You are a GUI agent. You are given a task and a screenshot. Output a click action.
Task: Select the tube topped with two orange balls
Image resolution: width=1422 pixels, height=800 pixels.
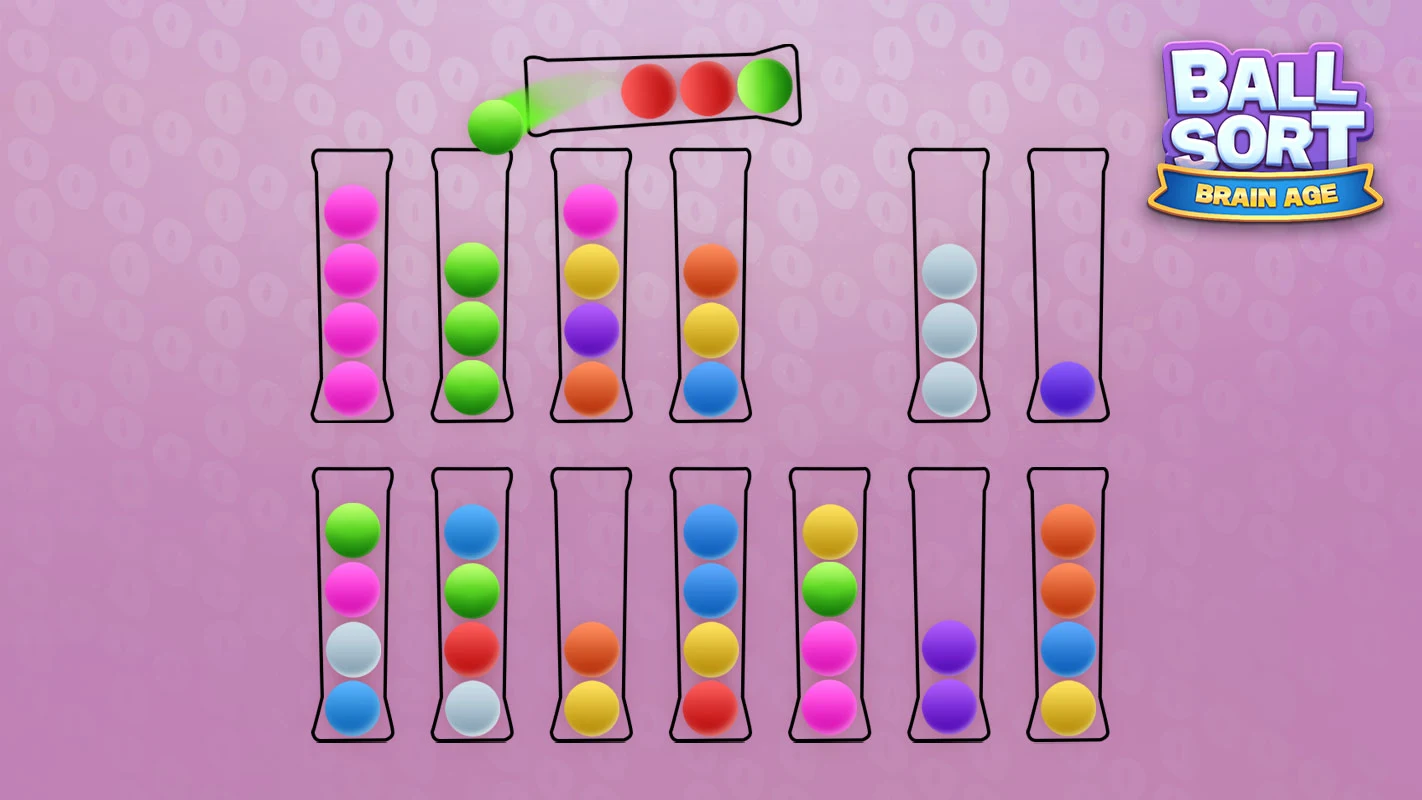pyautogui.click(x=1067, y=560)
